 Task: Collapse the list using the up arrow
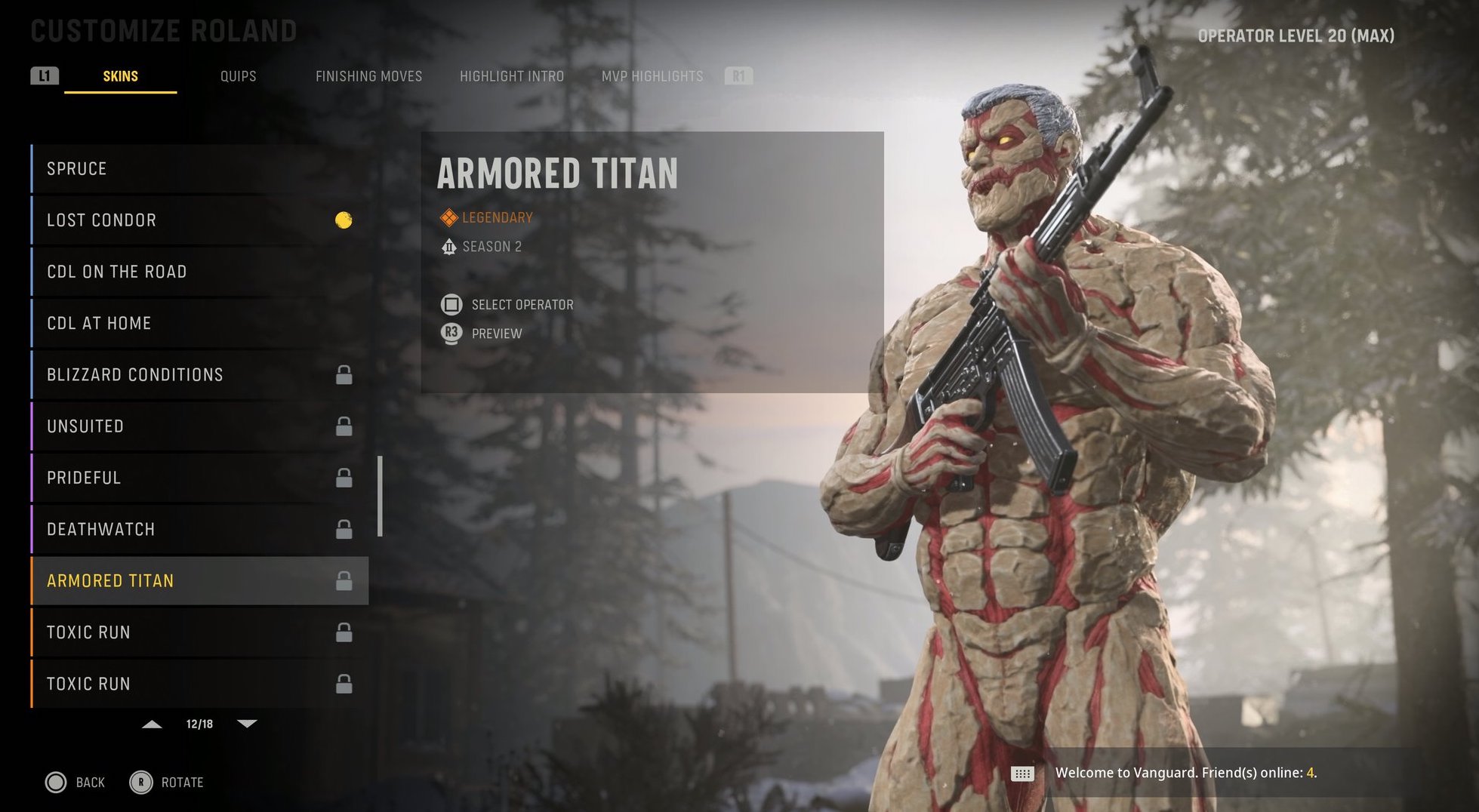[153, 724]
